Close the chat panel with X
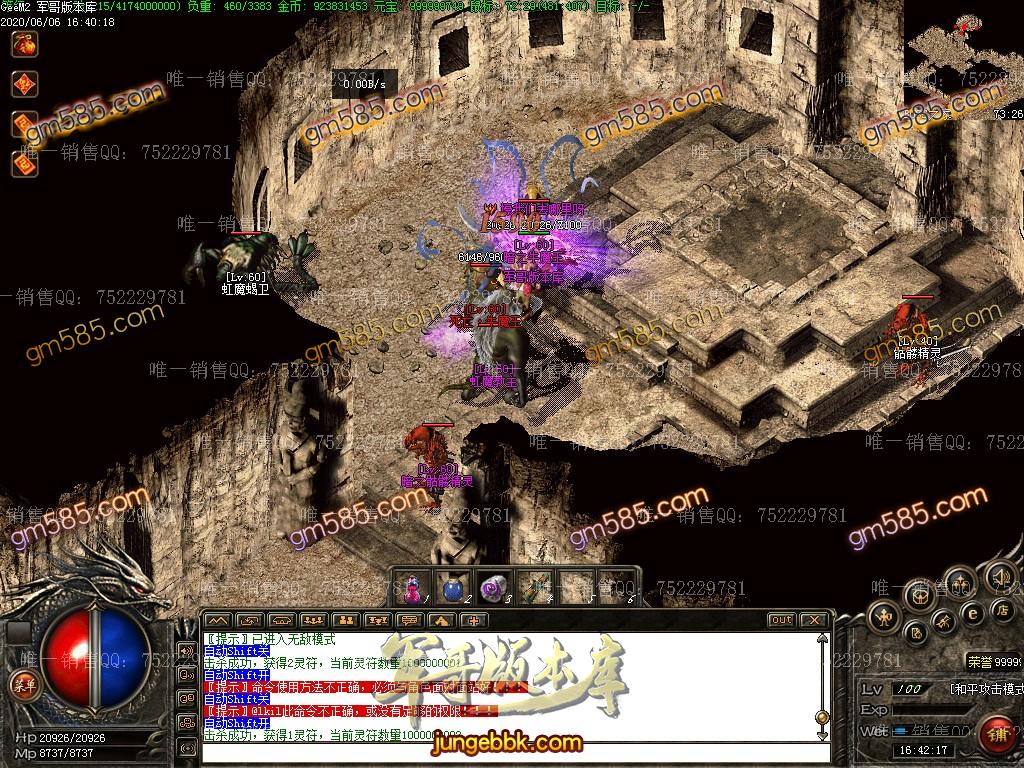Screen dimensions: 1024x768 click(813, 620)
